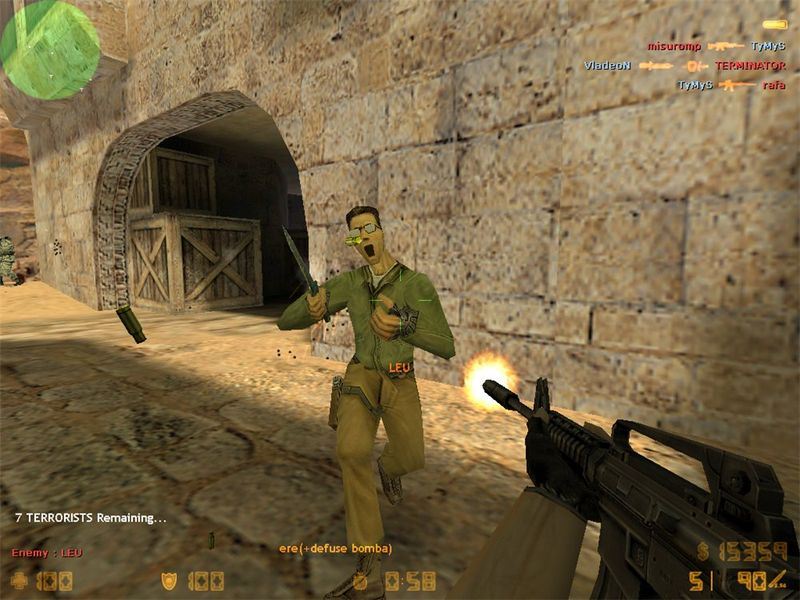Viewport: 800px width, 600px height.
Task: Click the flashlight battery icon
Action: pos(774,24)
